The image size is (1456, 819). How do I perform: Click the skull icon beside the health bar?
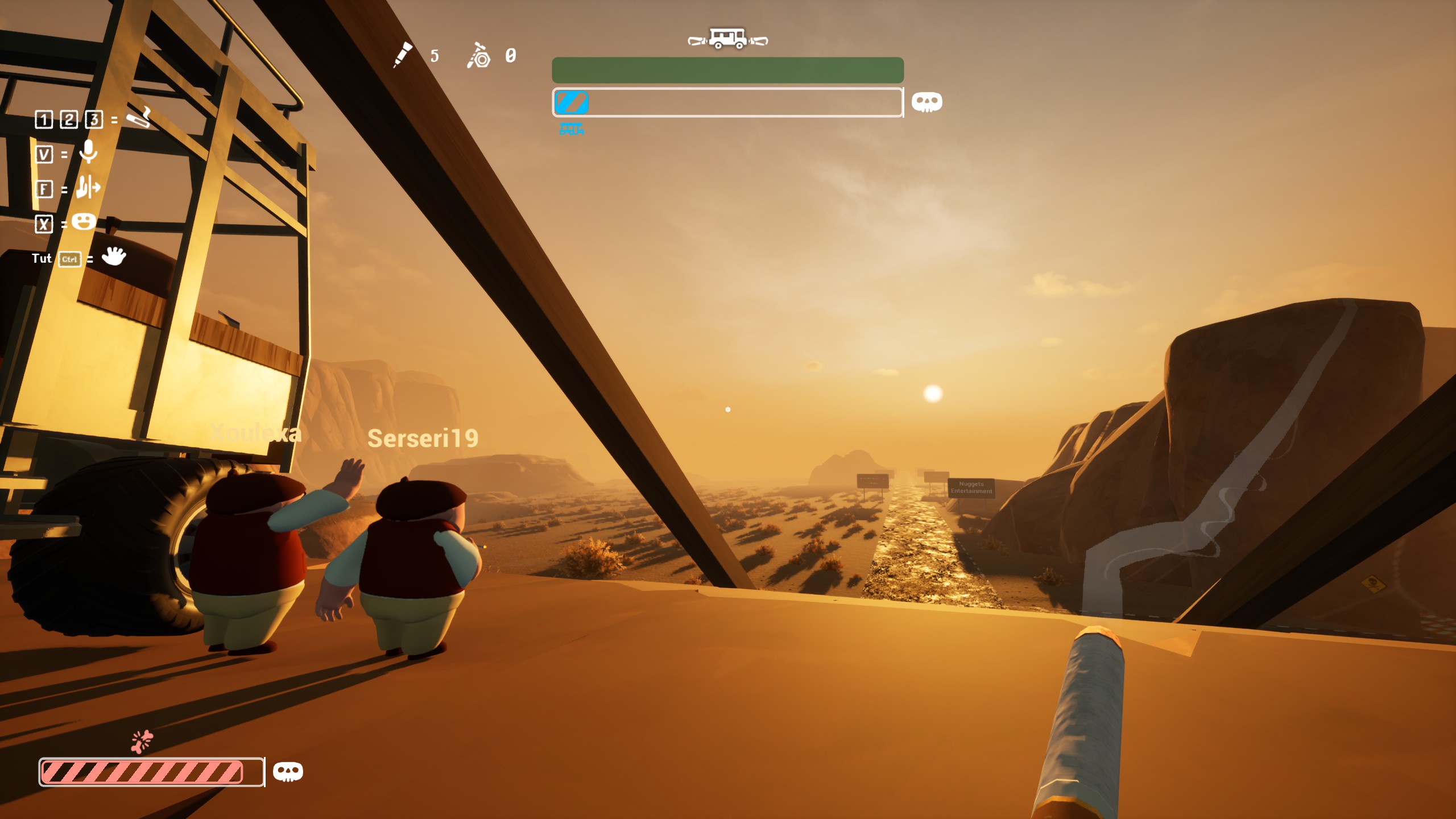(x=288, y=772)
